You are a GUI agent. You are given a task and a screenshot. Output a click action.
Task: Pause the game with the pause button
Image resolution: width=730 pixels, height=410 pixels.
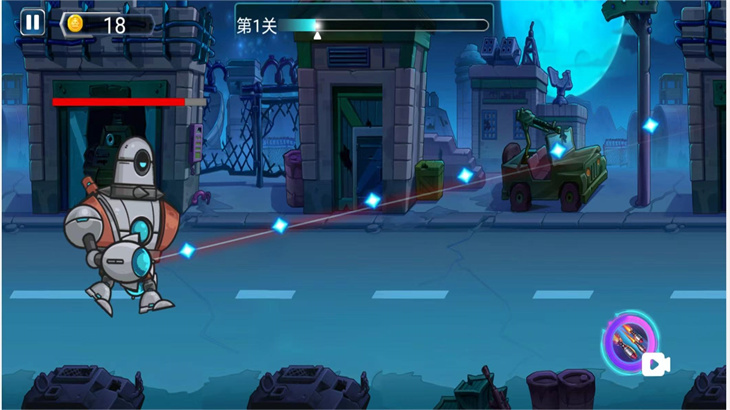[x=33, y=22]
